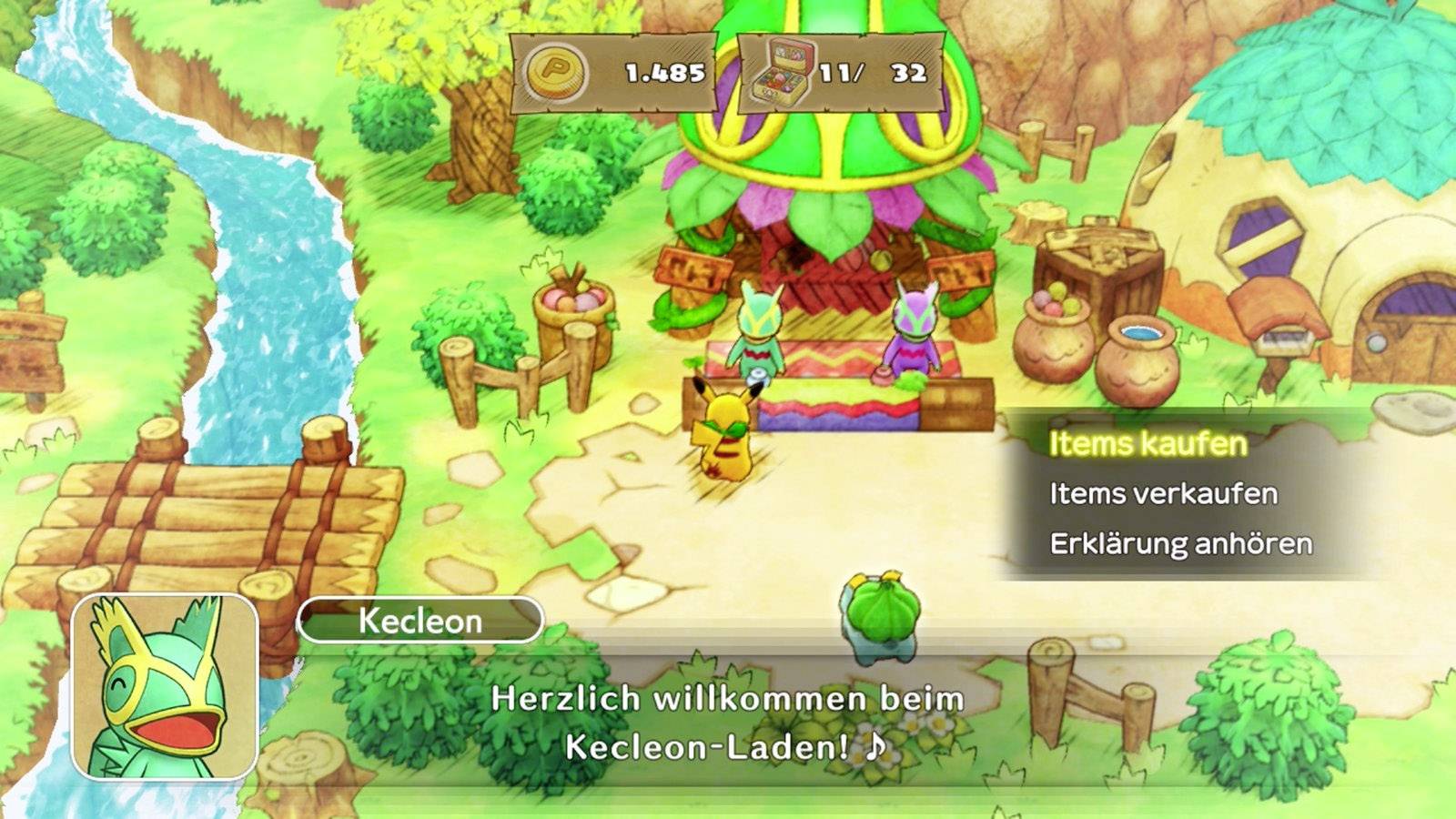1456x819 pixels.
Task: Switch selection to Items verkaufen
Action: pyautogui.click(x=1167, y=494)
